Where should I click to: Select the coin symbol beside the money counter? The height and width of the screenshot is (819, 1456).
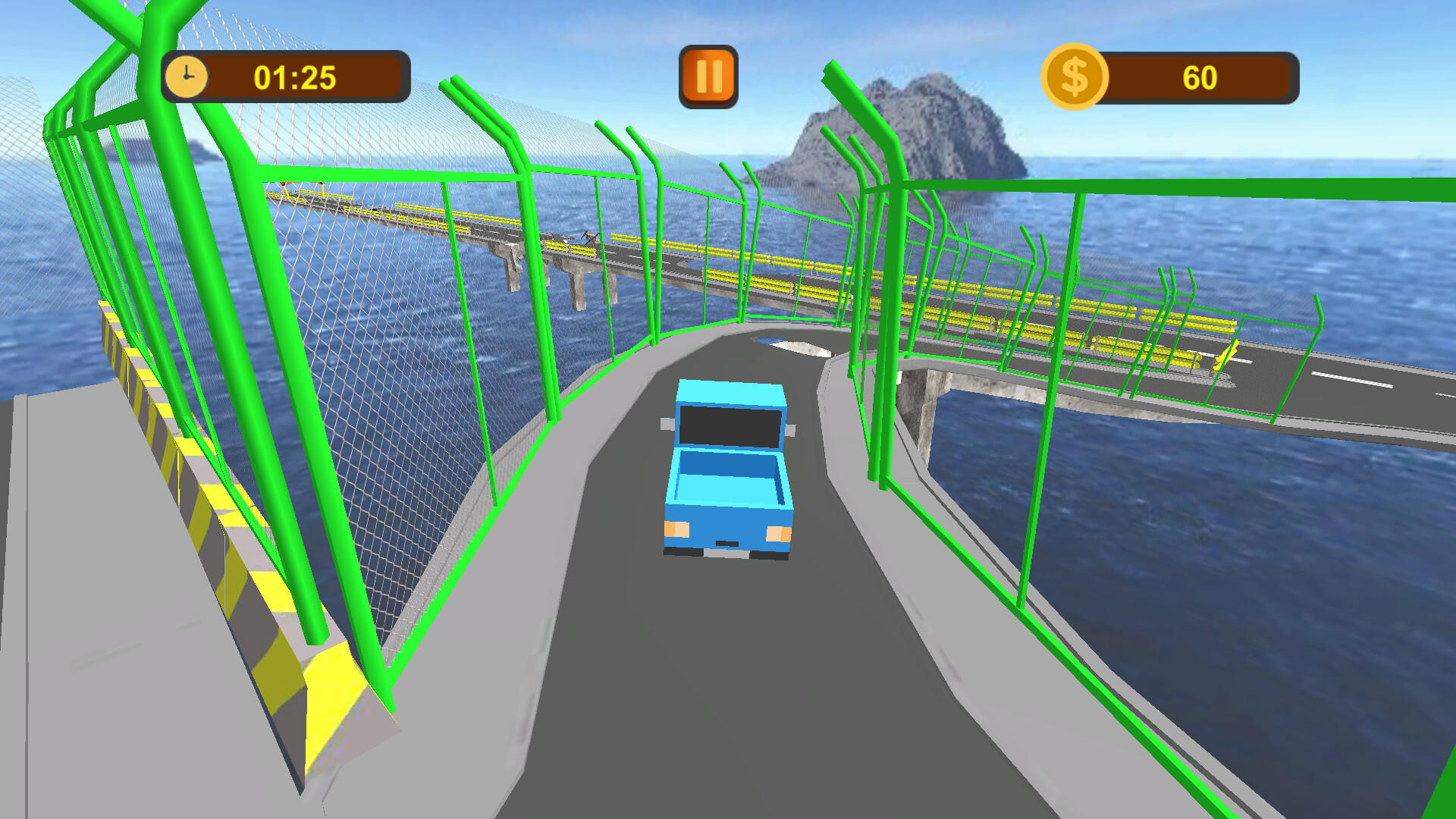1076,74
